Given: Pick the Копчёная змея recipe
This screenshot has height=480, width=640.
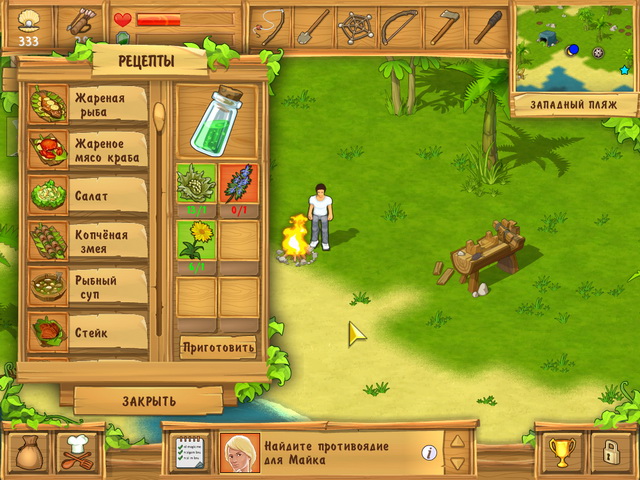Looking at the screenshot, I should [x=88, y=241].
